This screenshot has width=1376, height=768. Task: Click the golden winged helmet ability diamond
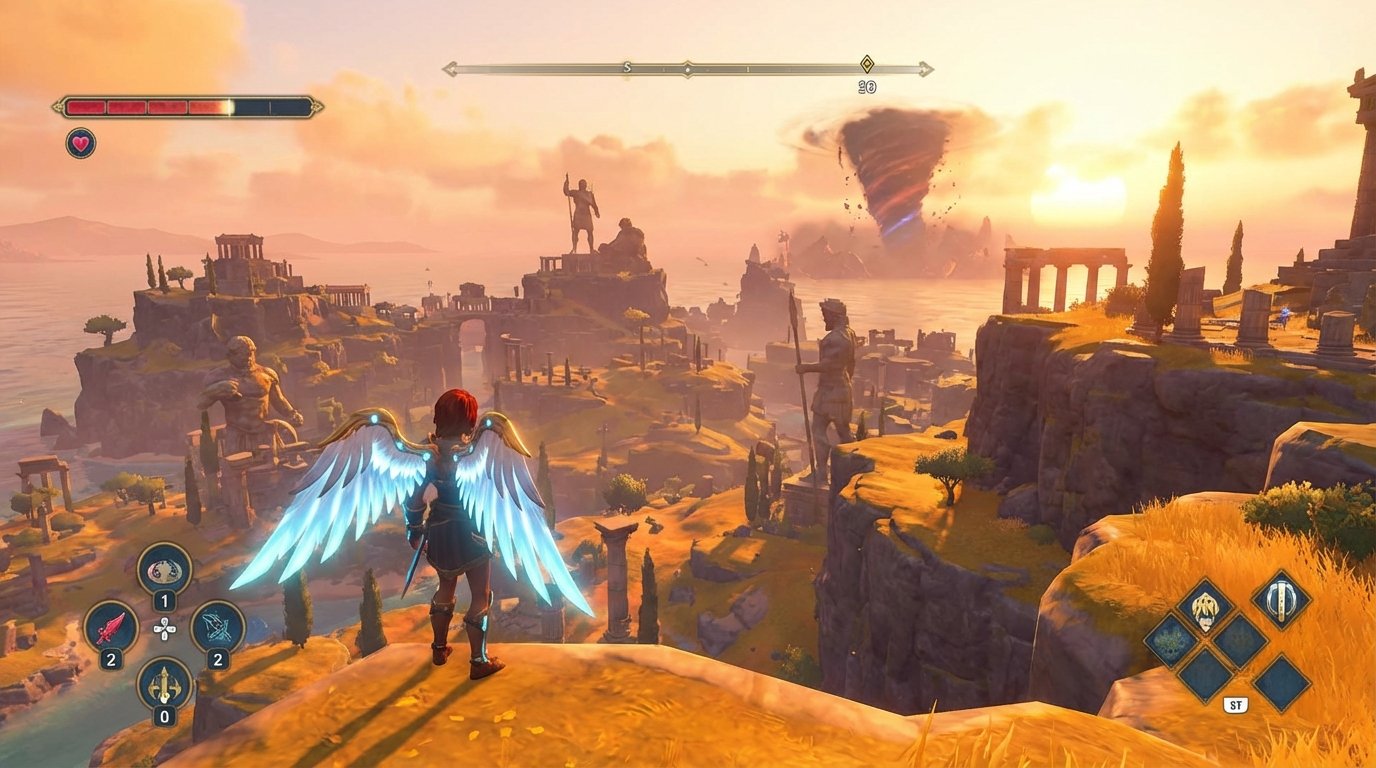[1205, 606]
